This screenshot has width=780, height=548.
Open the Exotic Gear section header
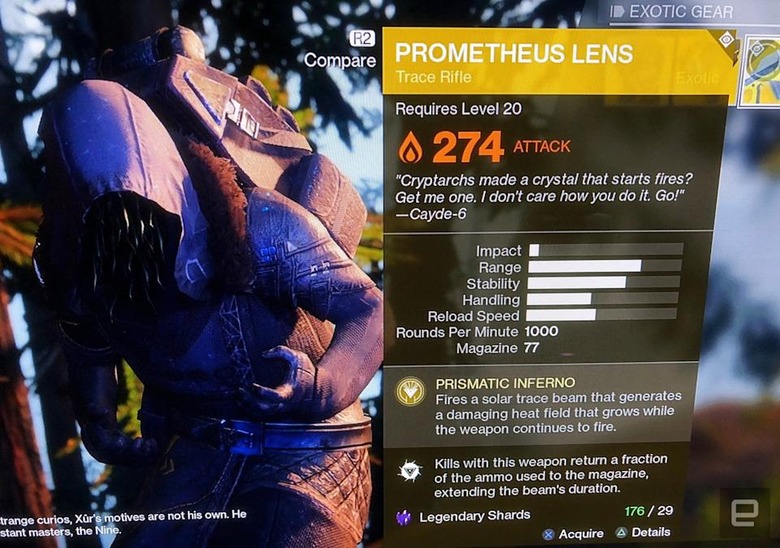[x=684, y=12]
